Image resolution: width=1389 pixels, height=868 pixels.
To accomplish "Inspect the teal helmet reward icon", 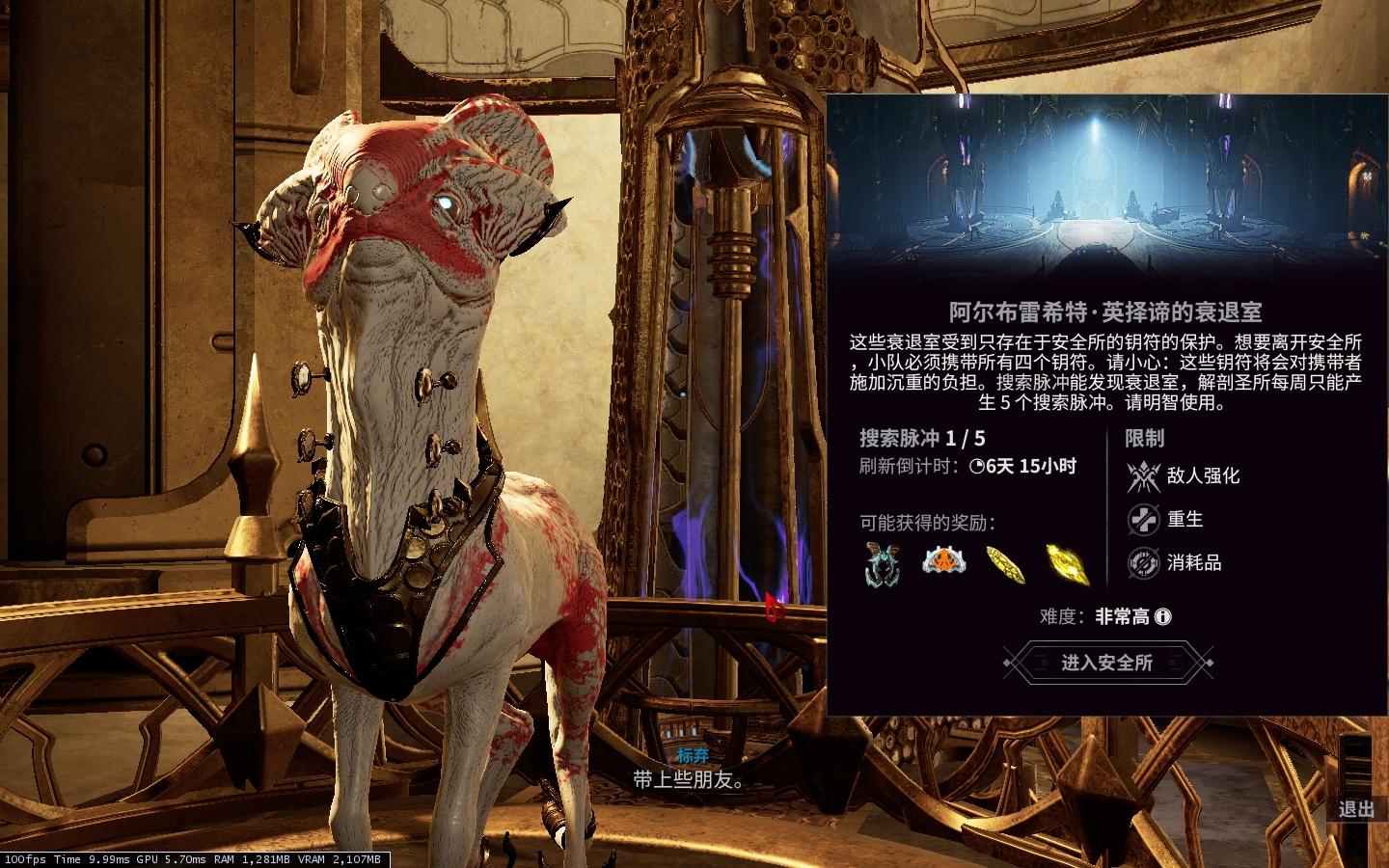I will 883,564.
